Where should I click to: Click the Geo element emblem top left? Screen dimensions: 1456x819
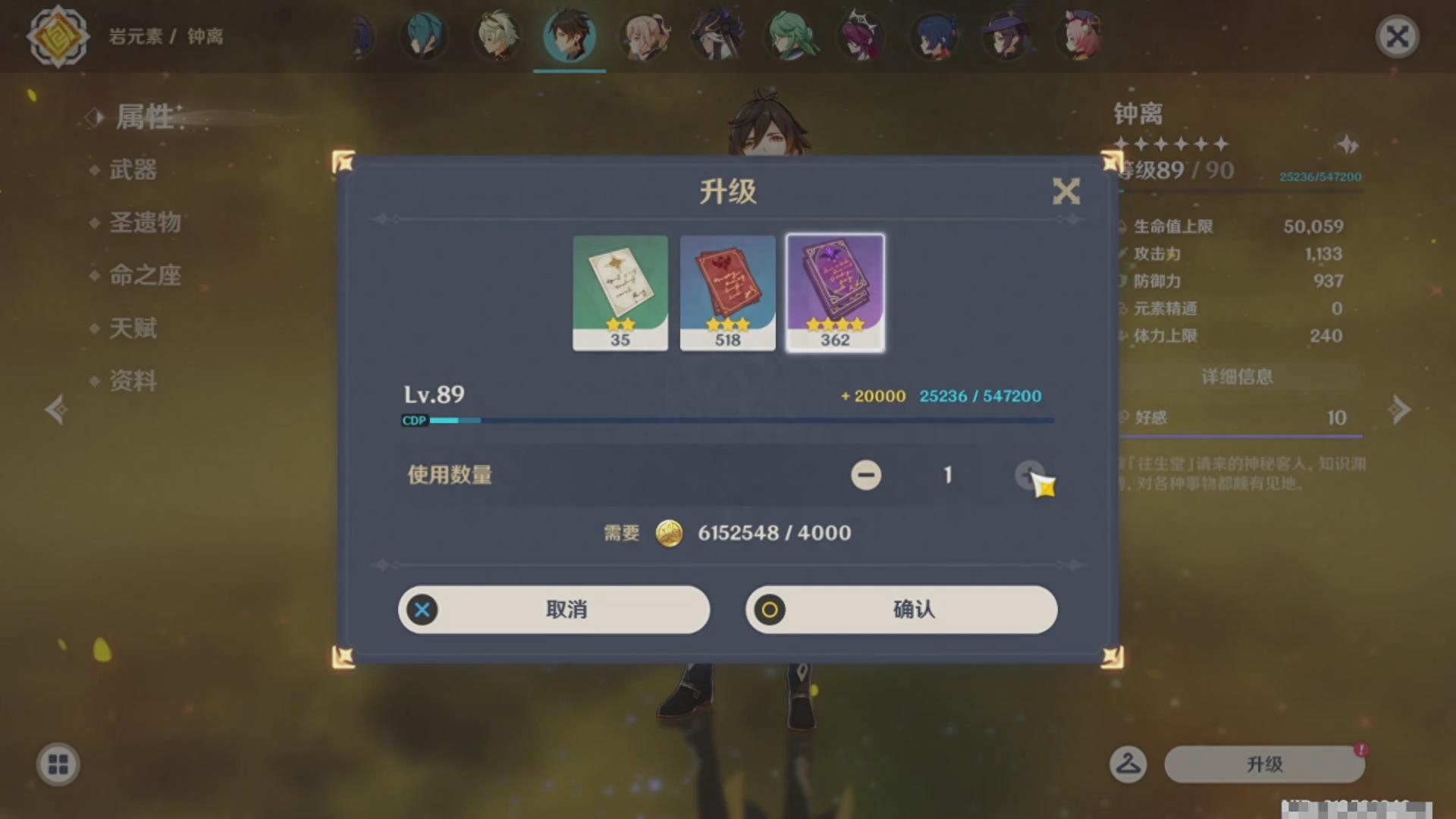pos(58,36)
